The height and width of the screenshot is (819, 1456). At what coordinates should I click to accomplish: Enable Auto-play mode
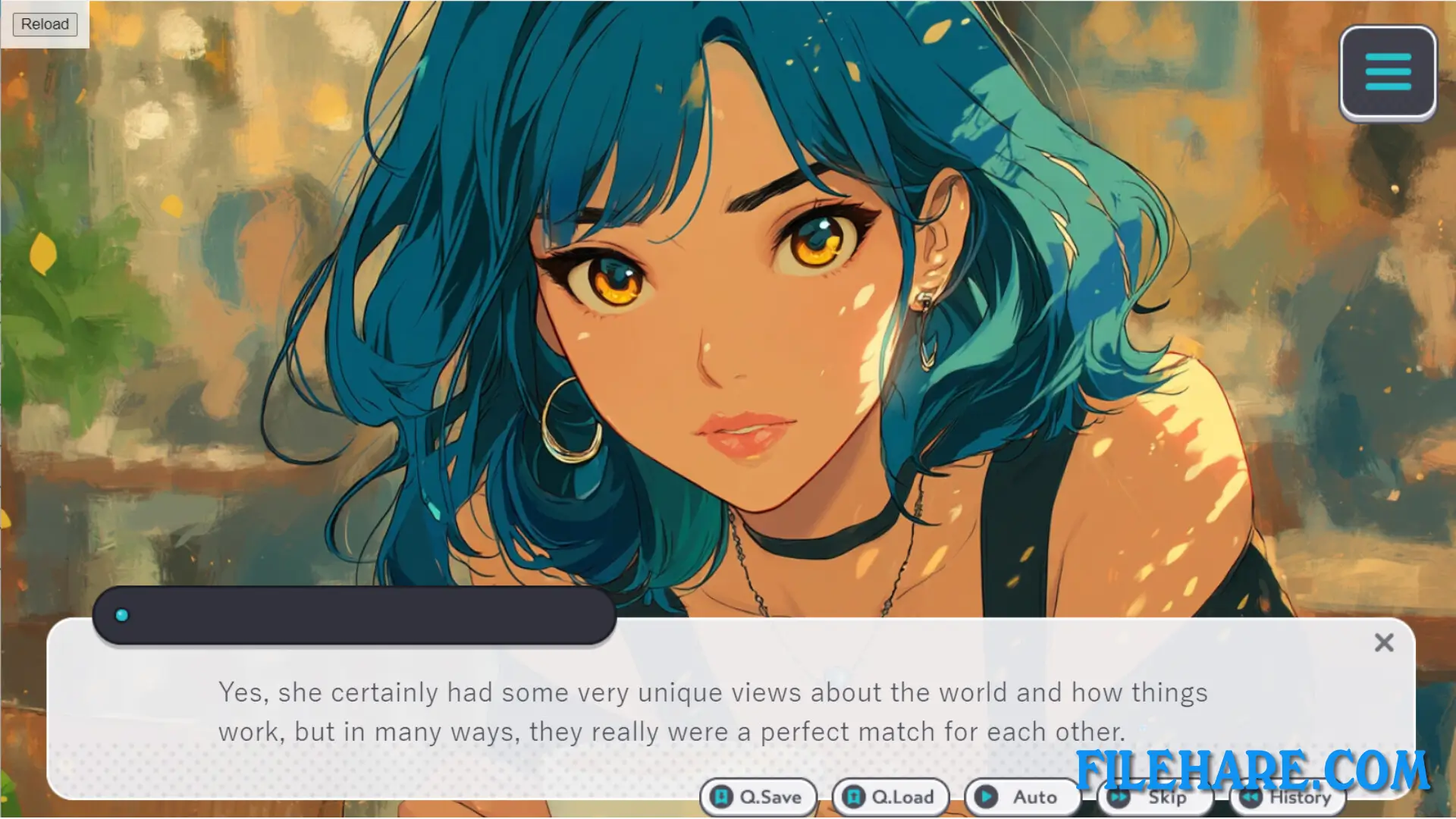[x=1022, y=797]
